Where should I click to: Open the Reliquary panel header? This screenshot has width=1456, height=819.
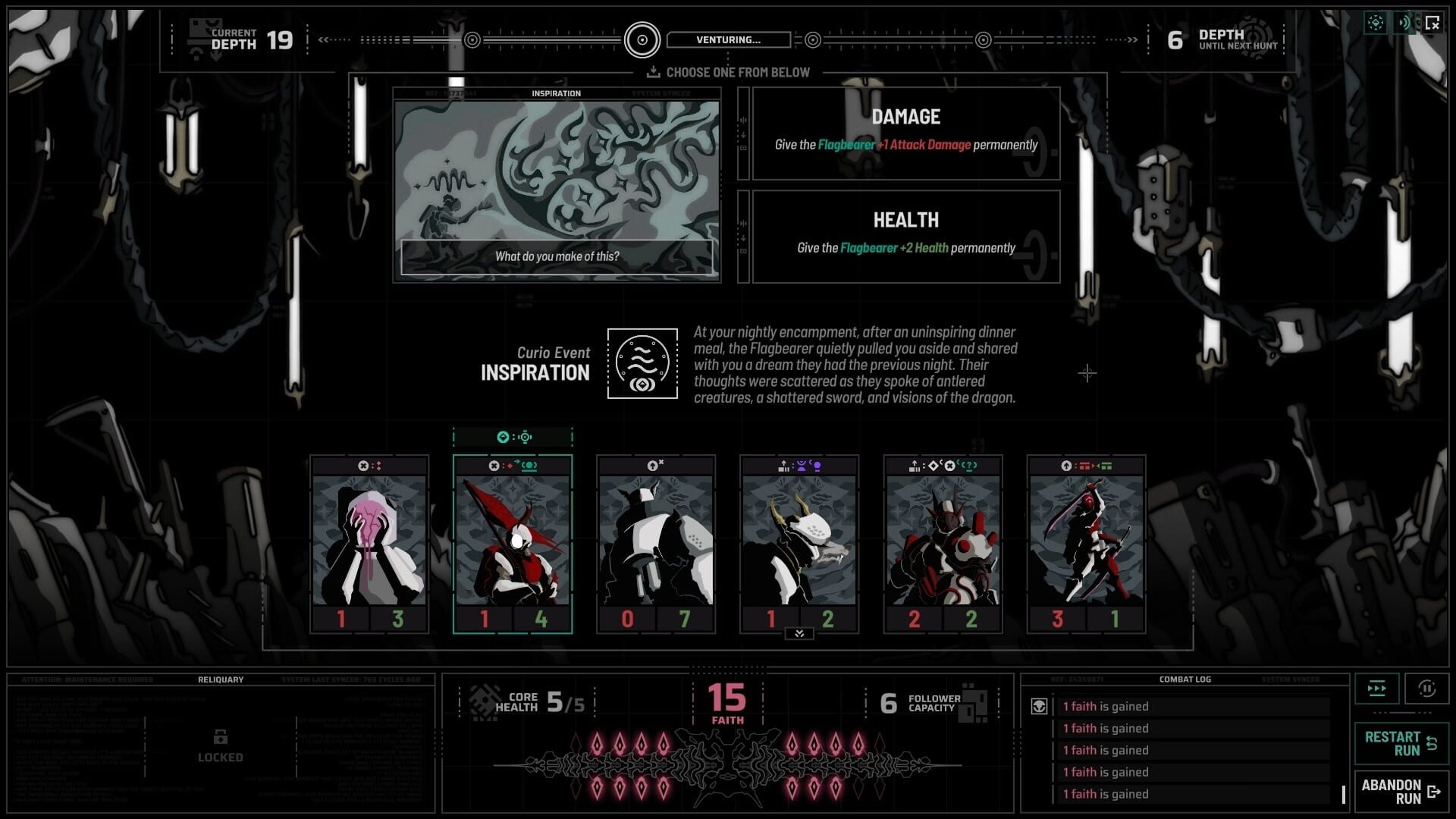221,679
